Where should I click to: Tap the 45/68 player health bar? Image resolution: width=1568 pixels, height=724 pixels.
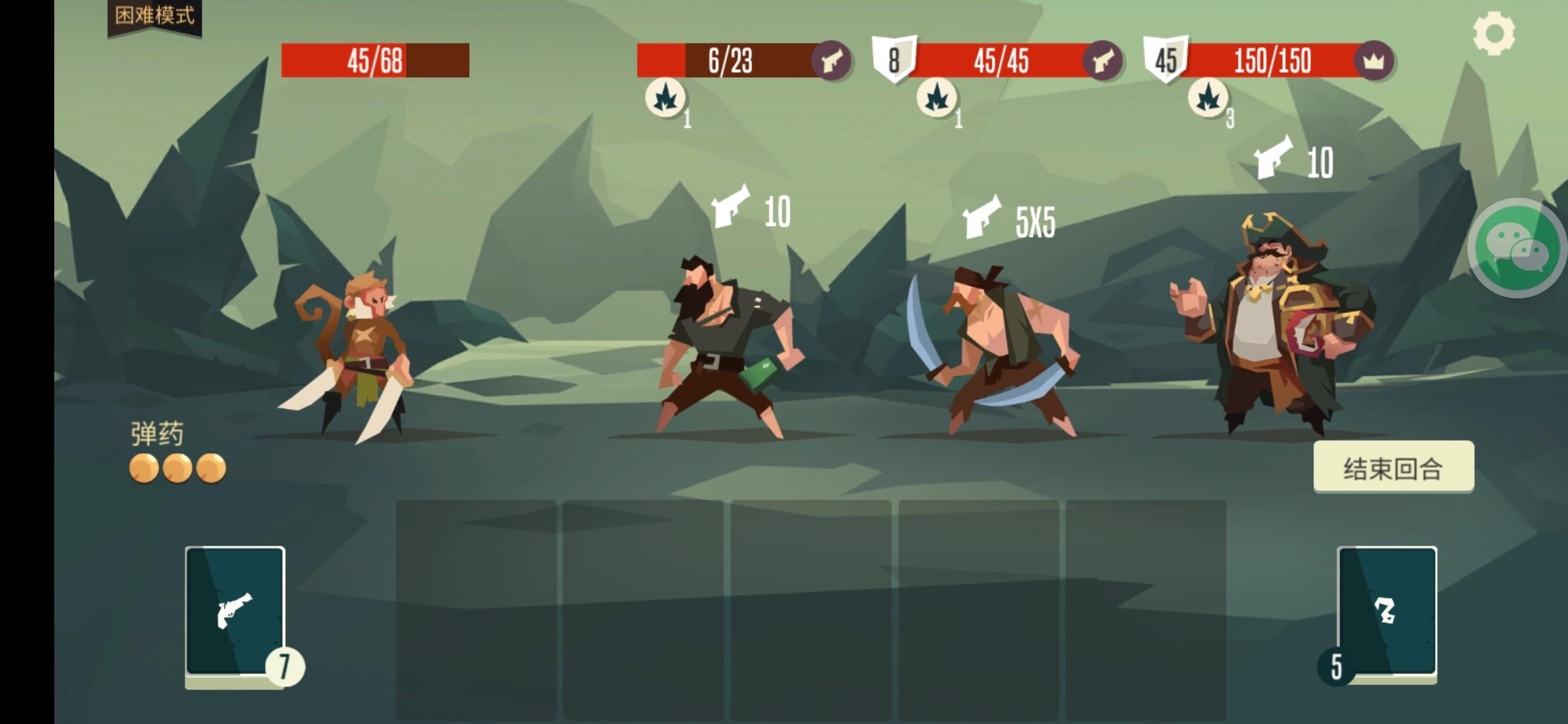[375, 61]
